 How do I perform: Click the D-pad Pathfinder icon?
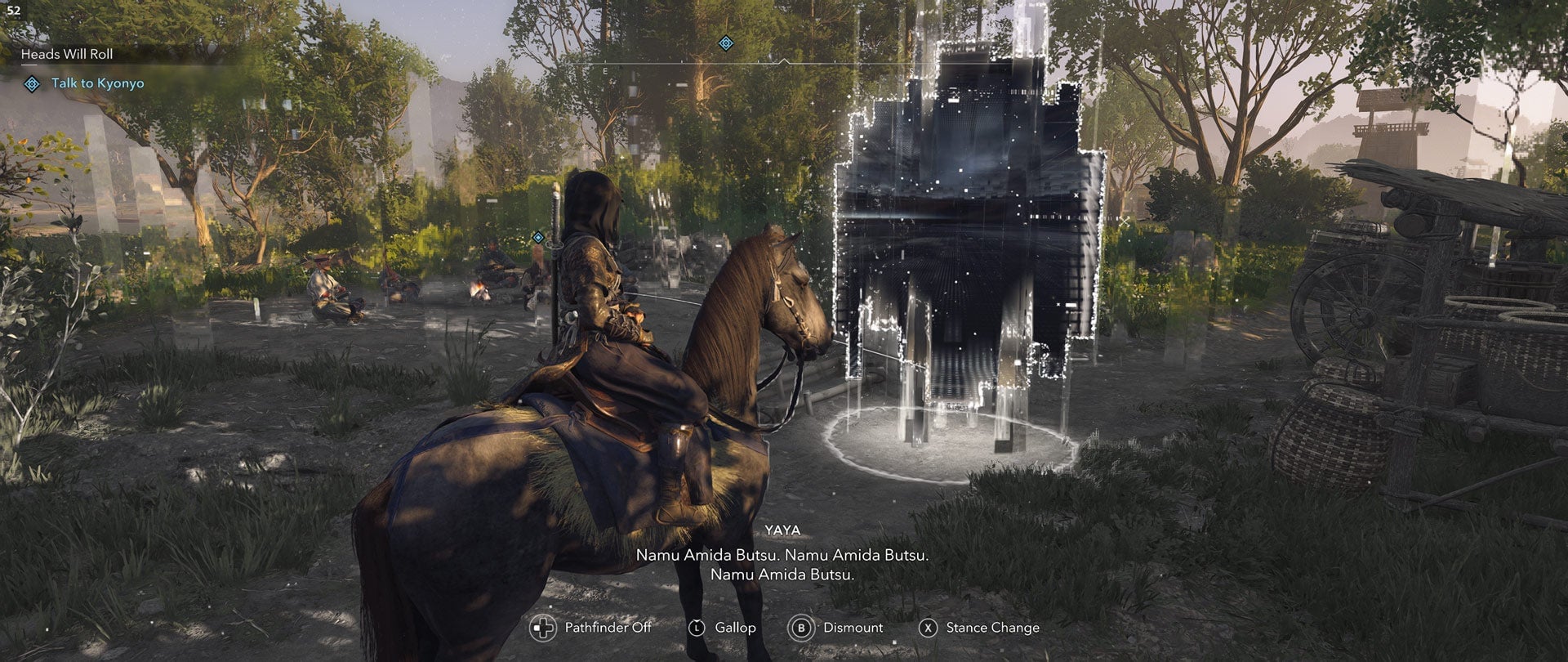coord(541,628)
